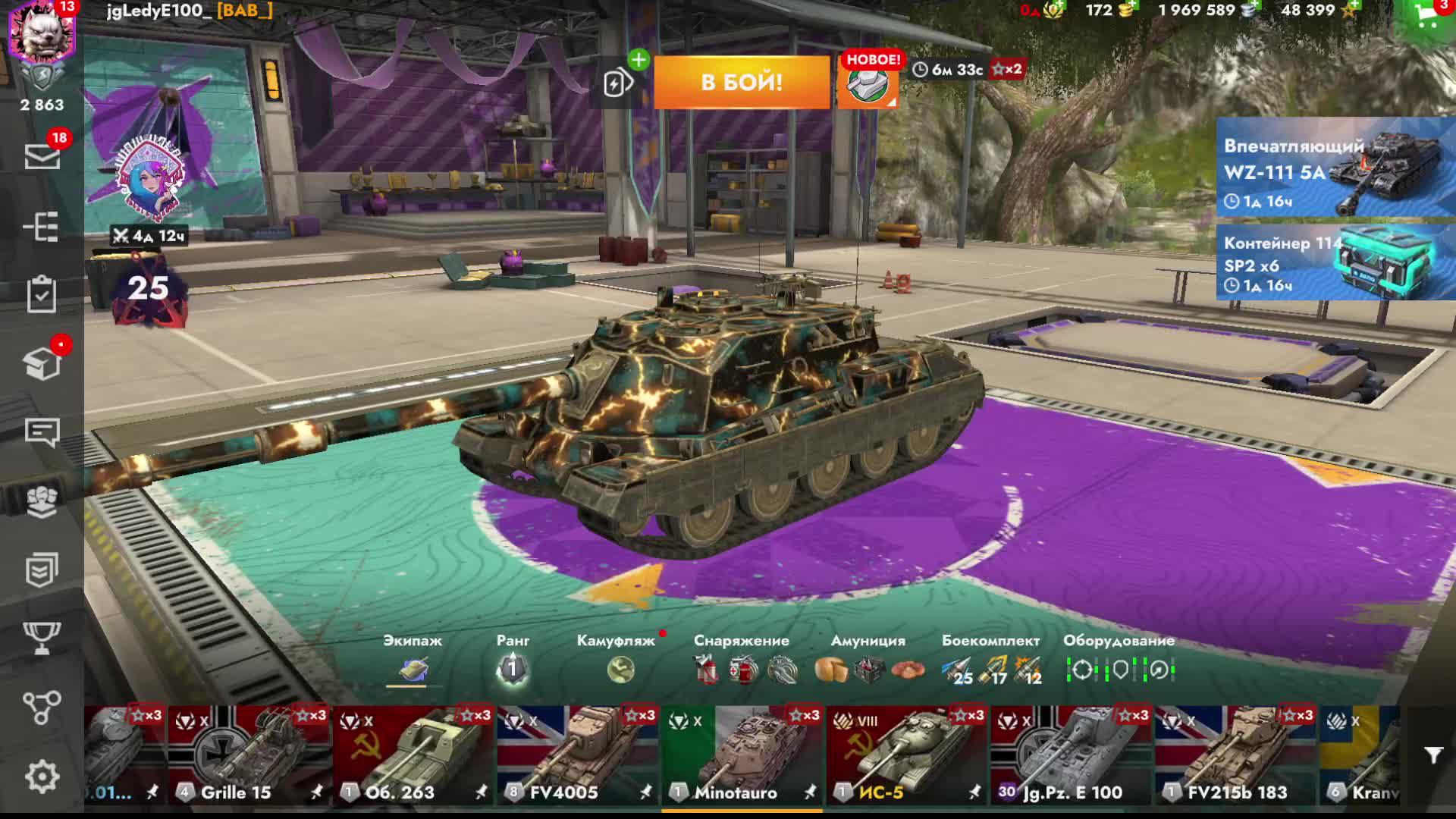Select the Jg.Pz. E 100 tank
Viewport: 1456px width, 819px height.
[1071, 755]
